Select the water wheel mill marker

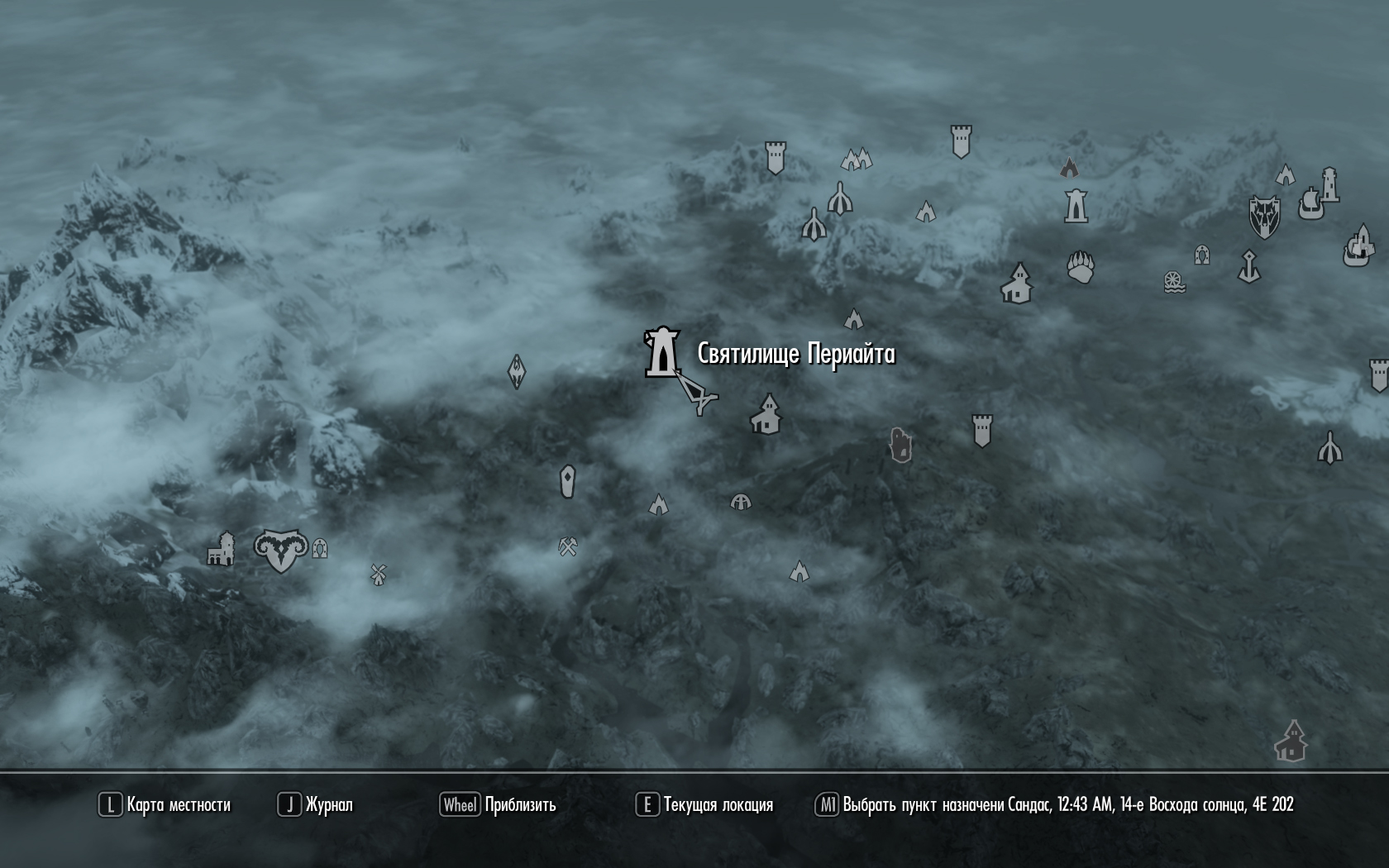click(1174, 282)
